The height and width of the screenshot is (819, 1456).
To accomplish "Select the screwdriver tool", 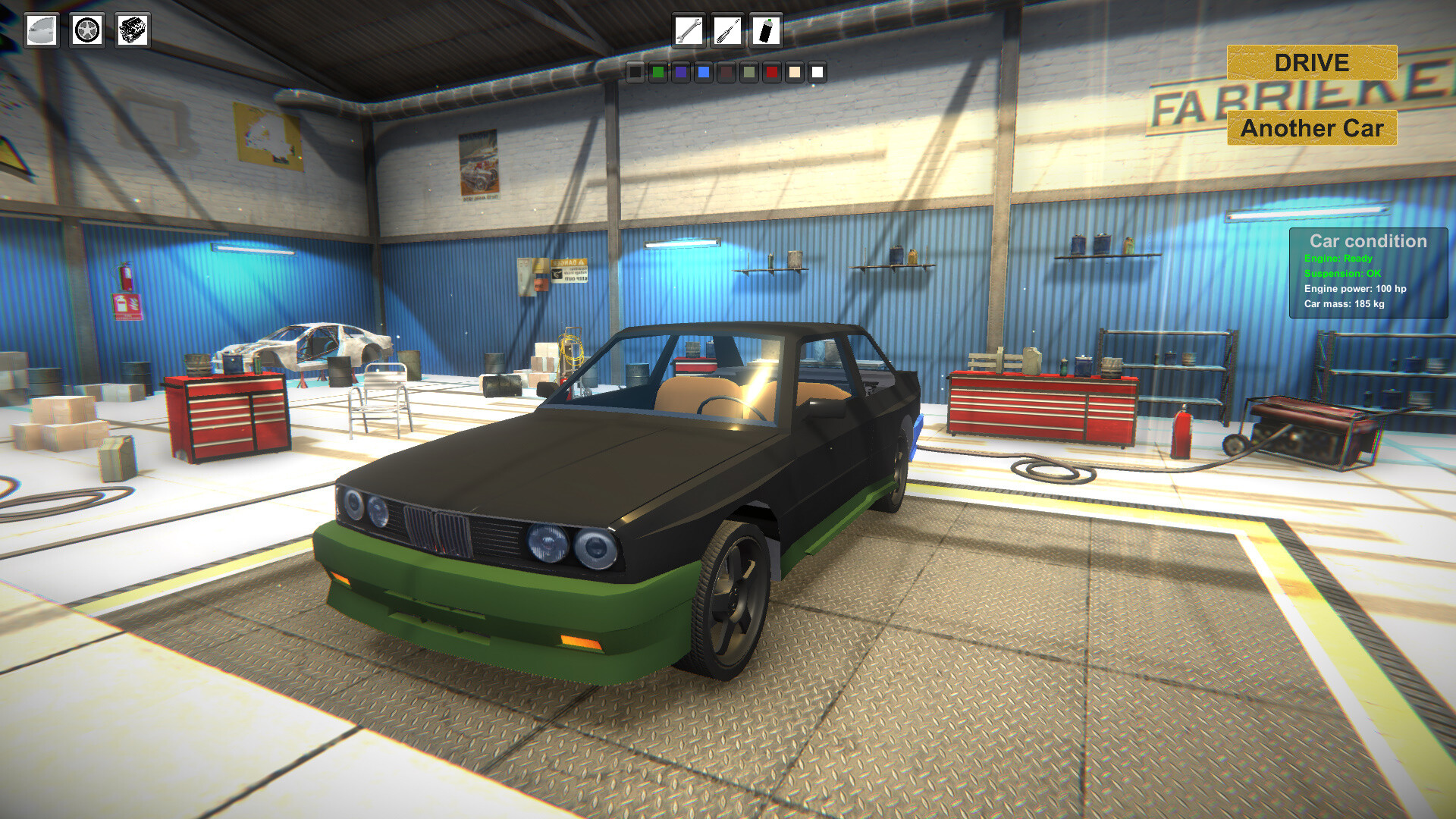I will 727,31.
